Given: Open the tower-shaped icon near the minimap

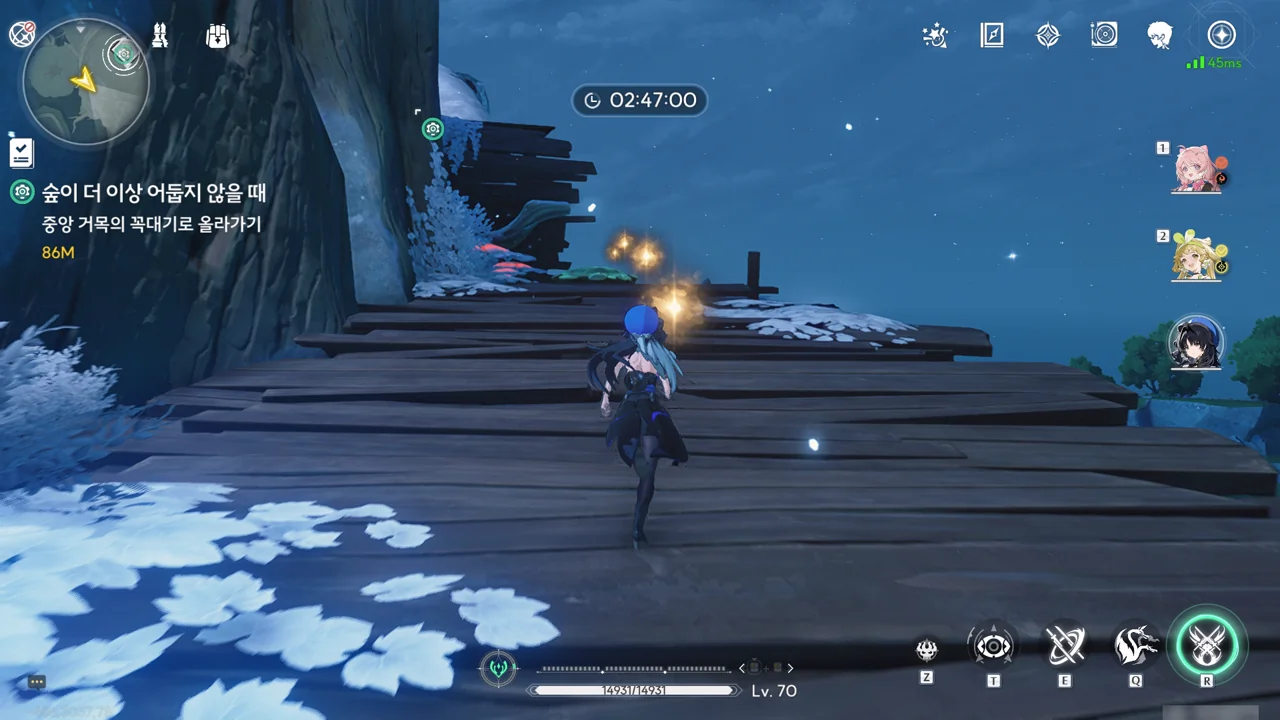Looking at the screenshot, I should 160,35.
